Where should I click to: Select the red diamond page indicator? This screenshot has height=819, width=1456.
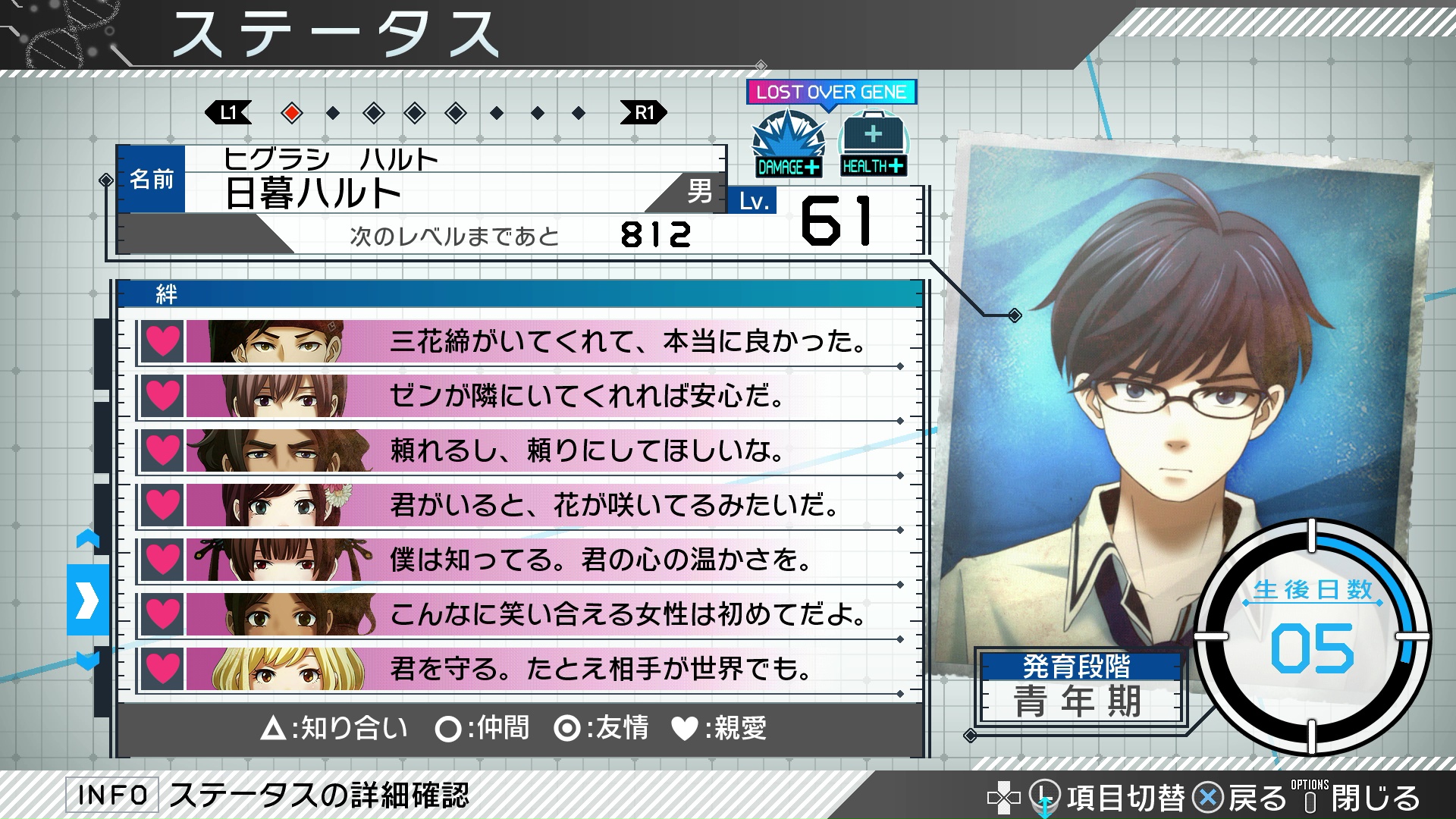pyautogui.click(x=292, y=114)
